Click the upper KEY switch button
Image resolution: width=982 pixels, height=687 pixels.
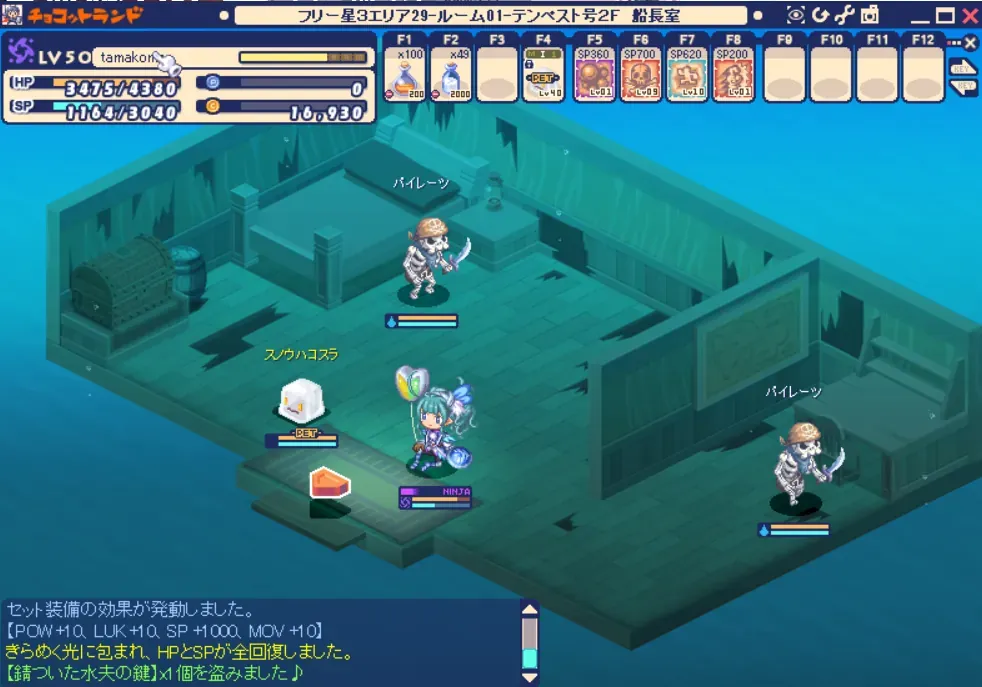pyautogui.click(x=963, y=67)
